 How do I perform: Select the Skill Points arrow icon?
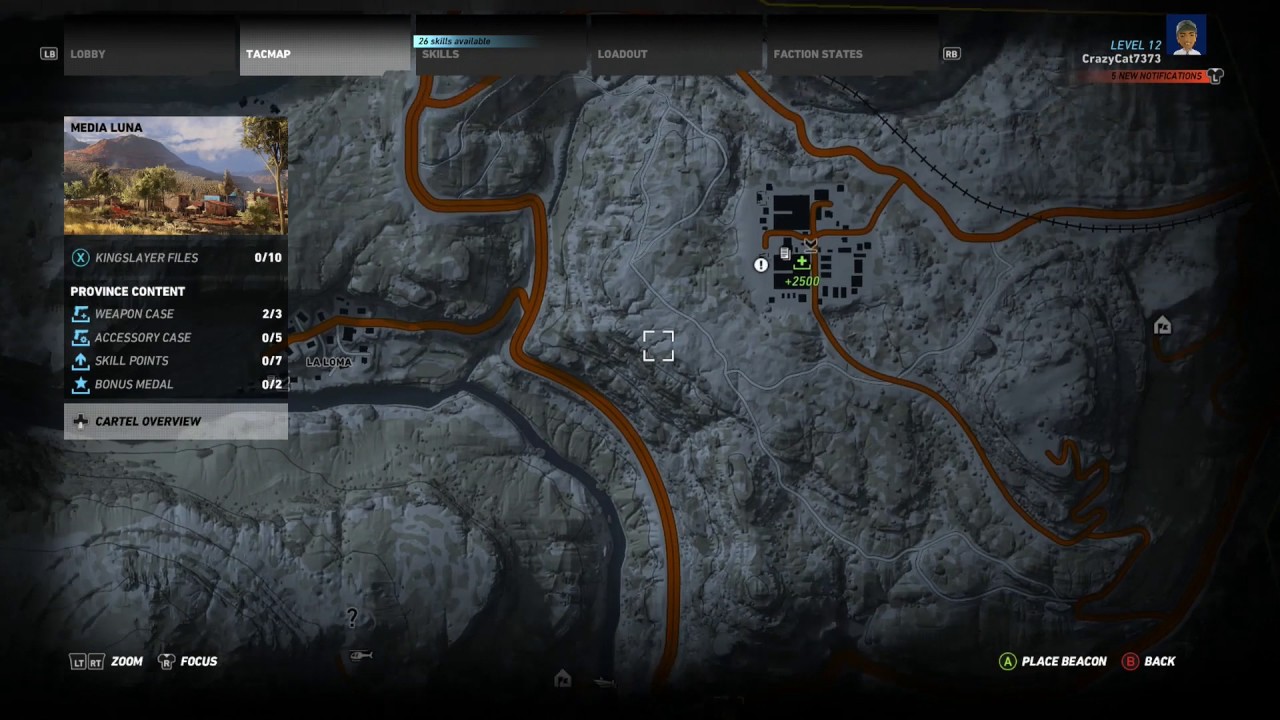tap(80, 360)
